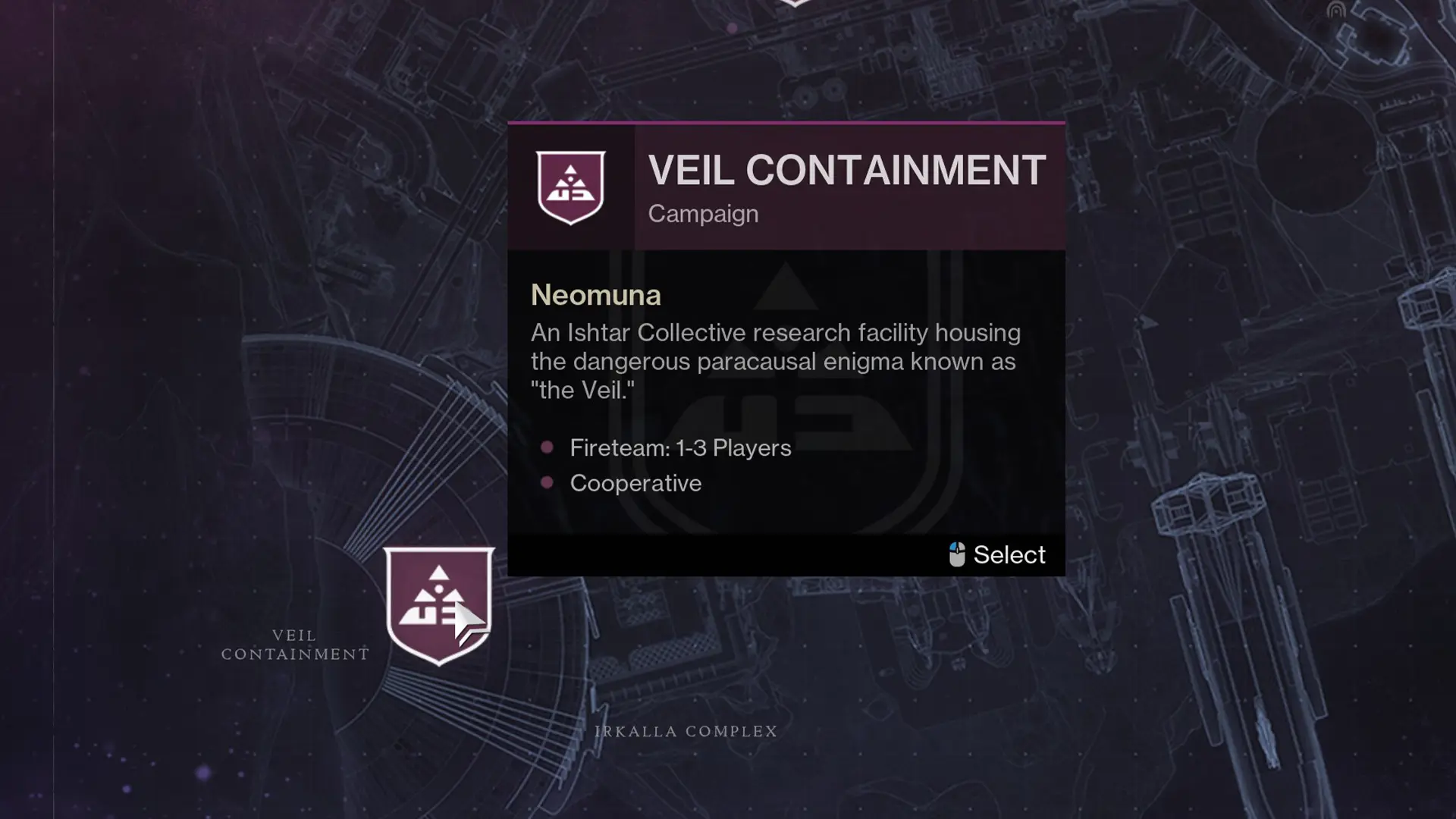Click the bullet marker beside Fireteam: 1-3 Players
The height and width of the screenshot is (819, 1456).
pyautogui.click(x=547, y=447)
